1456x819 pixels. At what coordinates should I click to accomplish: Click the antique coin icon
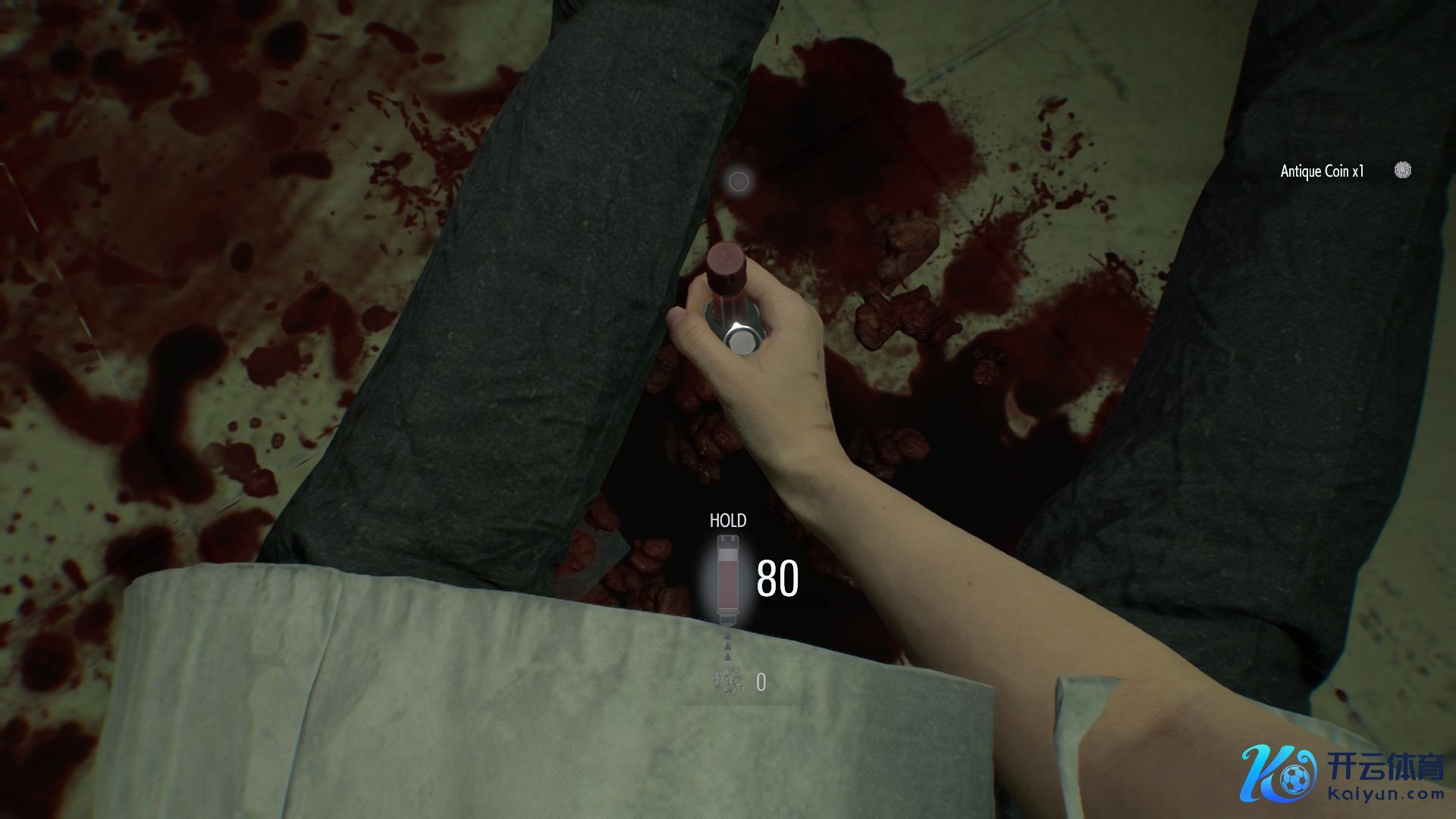1403,171
